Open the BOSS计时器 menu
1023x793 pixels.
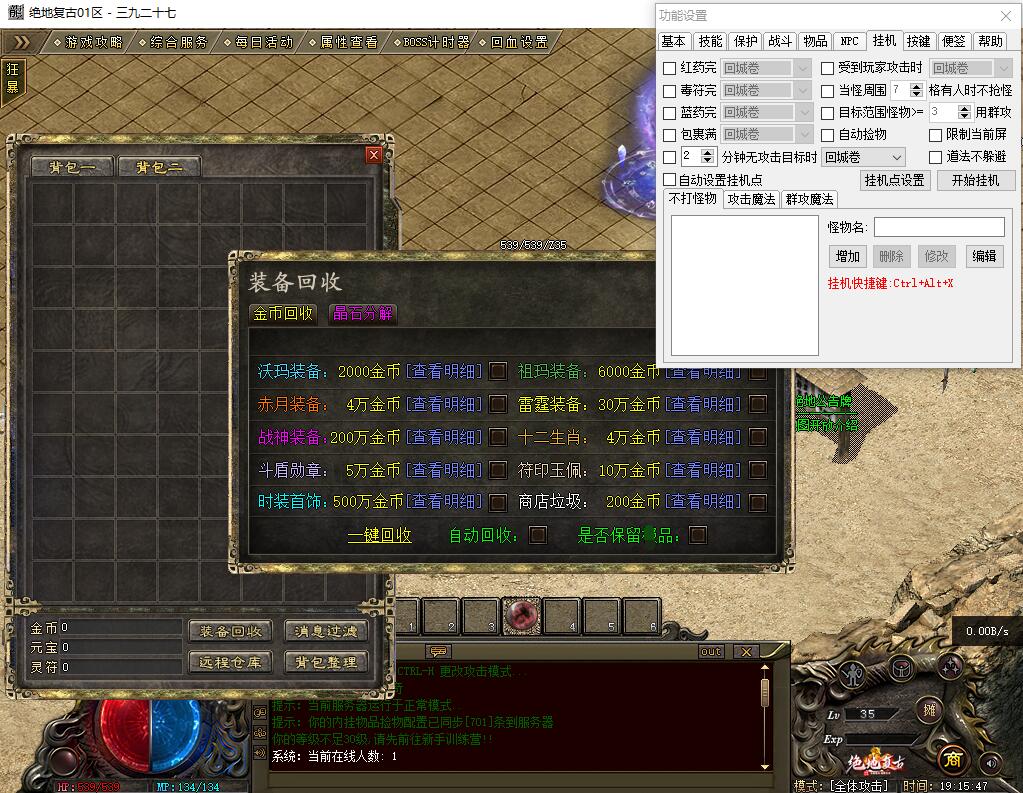tap(436, 42)
